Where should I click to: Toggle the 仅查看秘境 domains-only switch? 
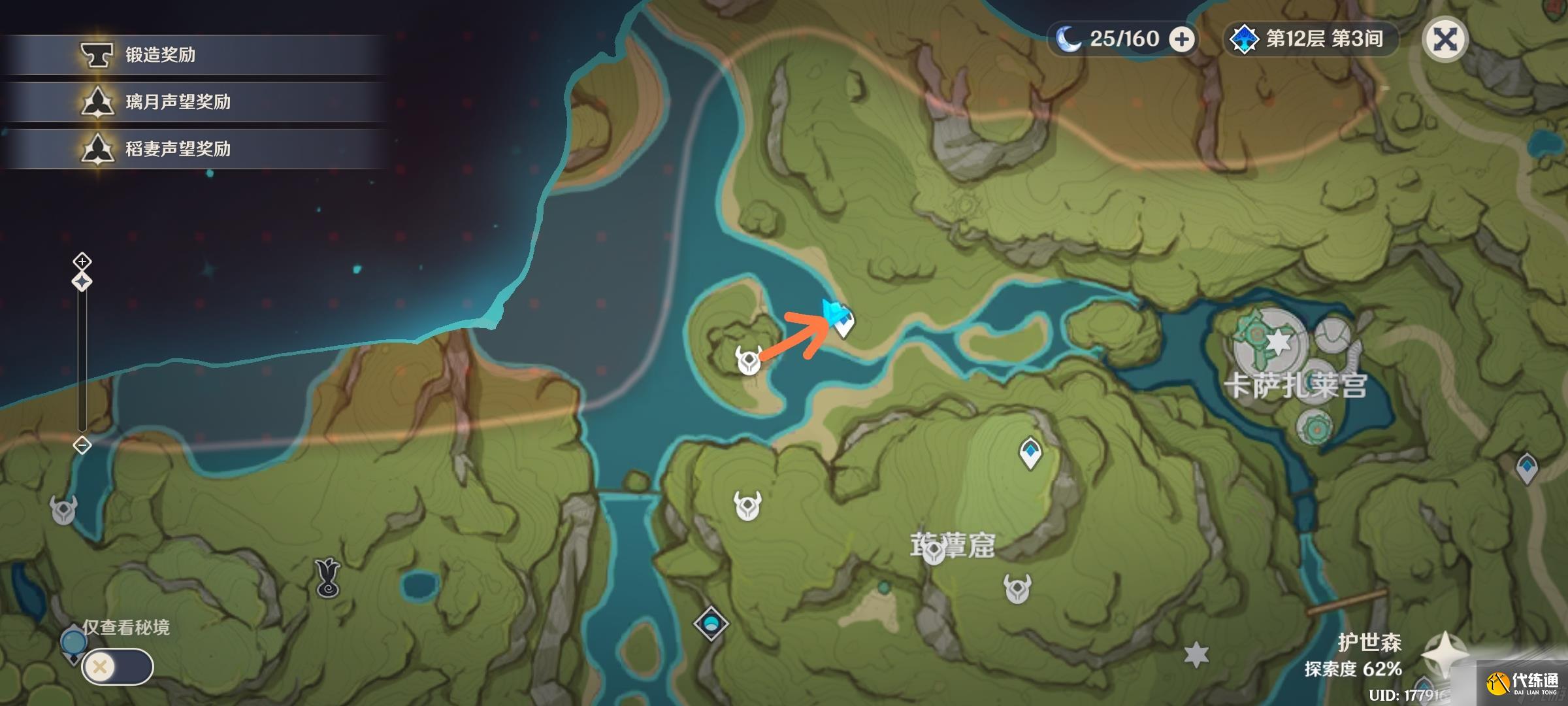[118, 667]
